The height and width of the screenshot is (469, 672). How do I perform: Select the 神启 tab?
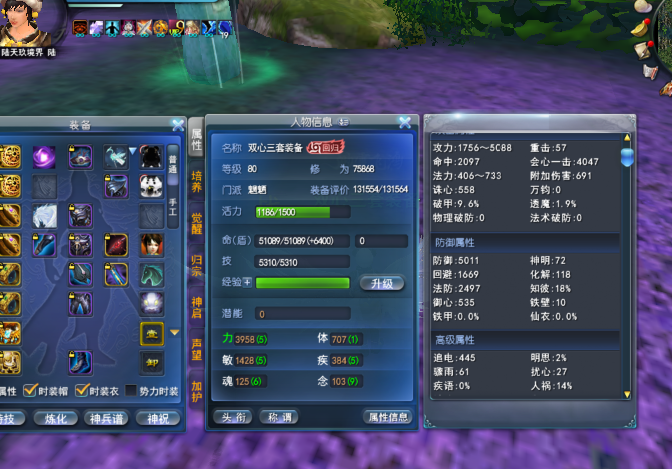[x=197, y=306]
